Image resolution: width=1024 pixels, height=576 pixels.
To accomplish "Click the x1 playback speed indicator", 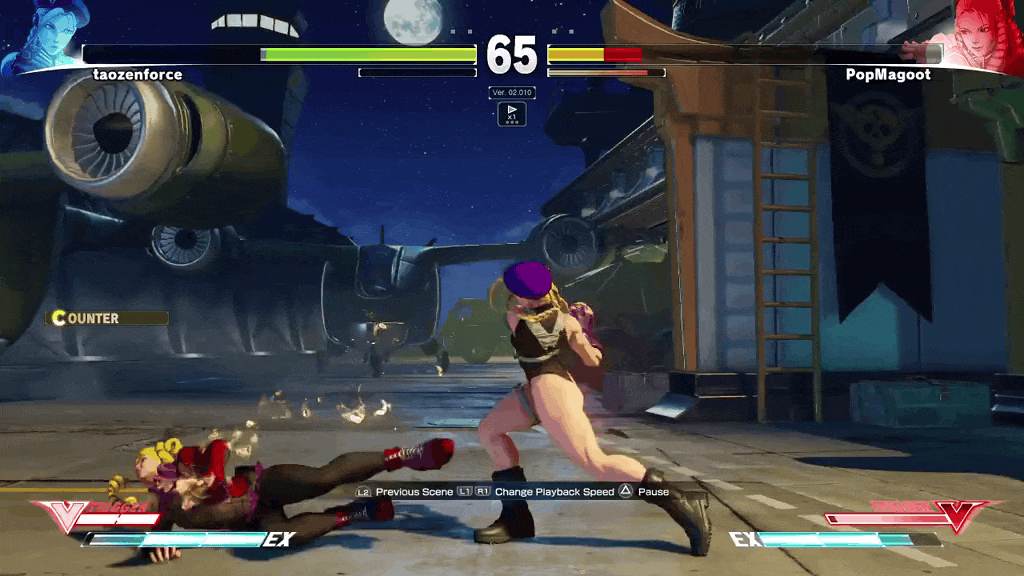I will pos(511,113).
